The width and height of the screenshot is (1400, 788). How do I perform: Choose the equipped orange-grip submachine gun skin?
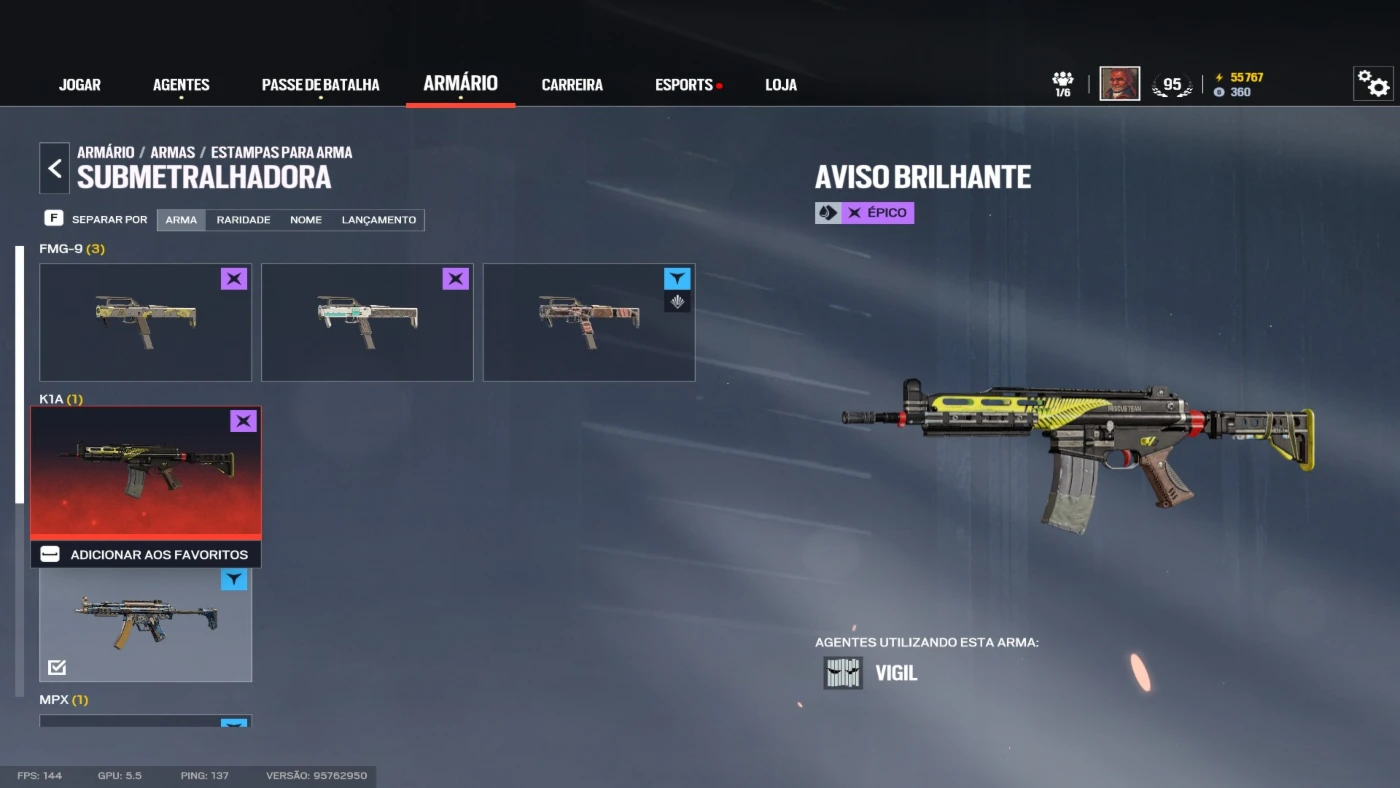coord(145,624)
